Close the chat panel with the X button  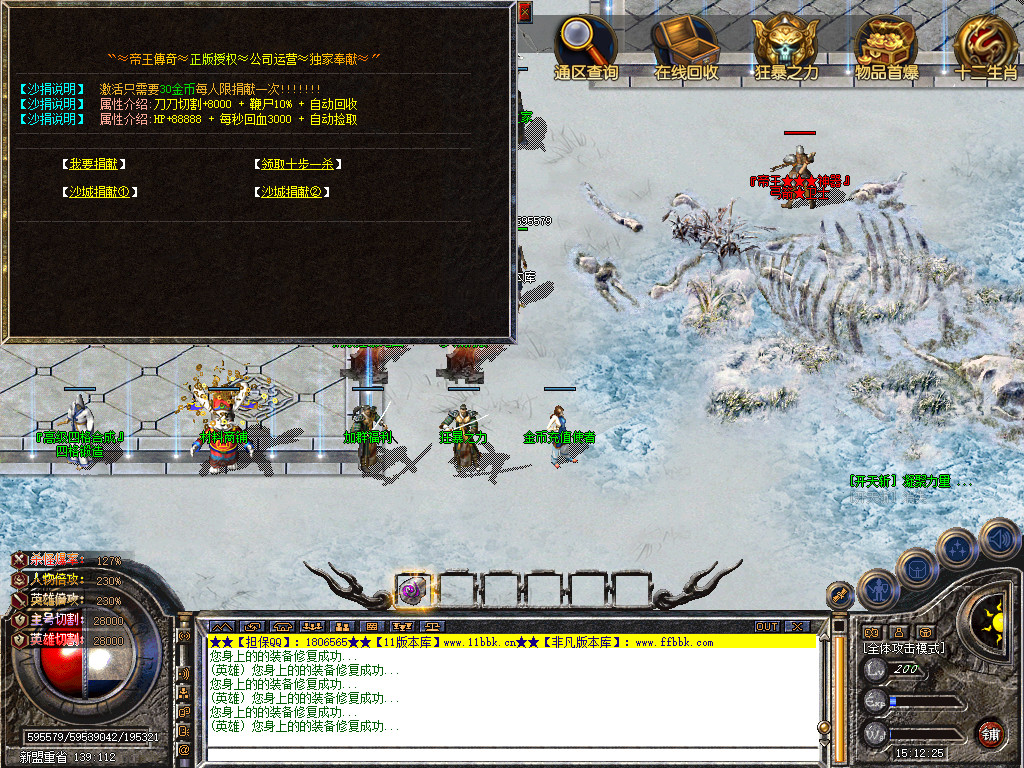click(x=797, y=626)
